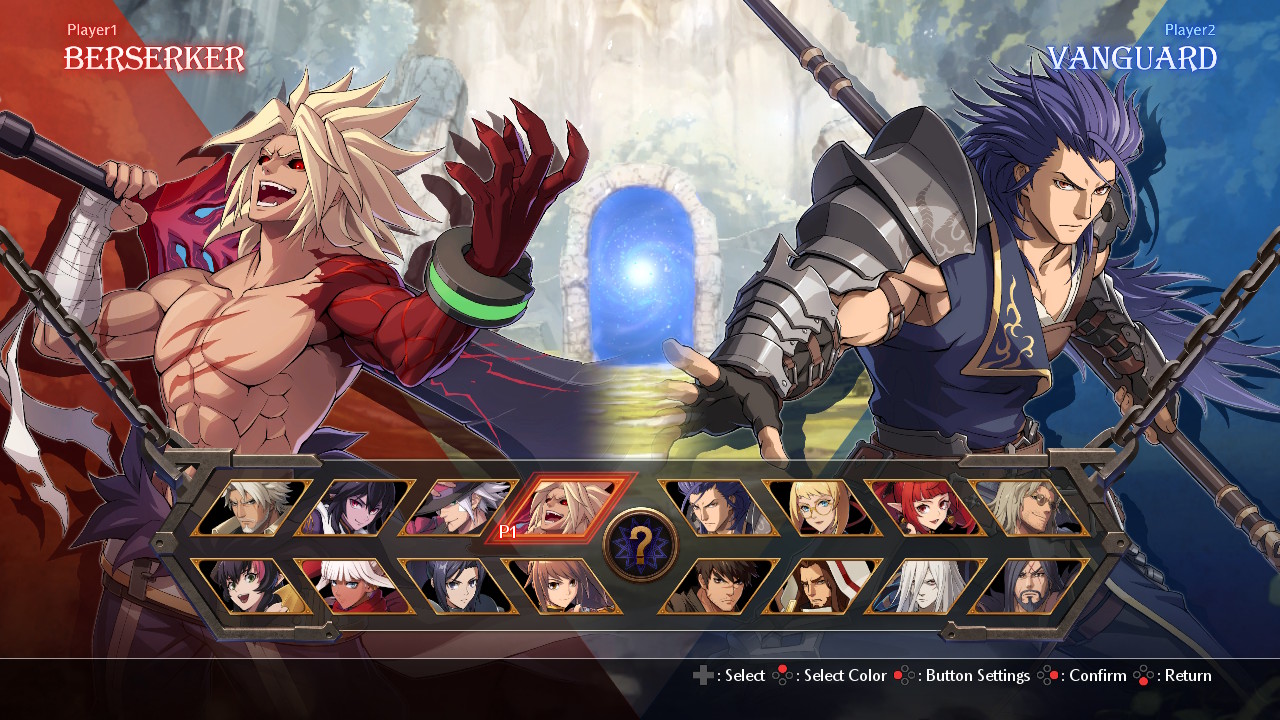Viewport: 1280px width, 720px height.
Task: Choose the rugged brown-haired man portrait
Action: pyautogui.click(x=718, y=586)
